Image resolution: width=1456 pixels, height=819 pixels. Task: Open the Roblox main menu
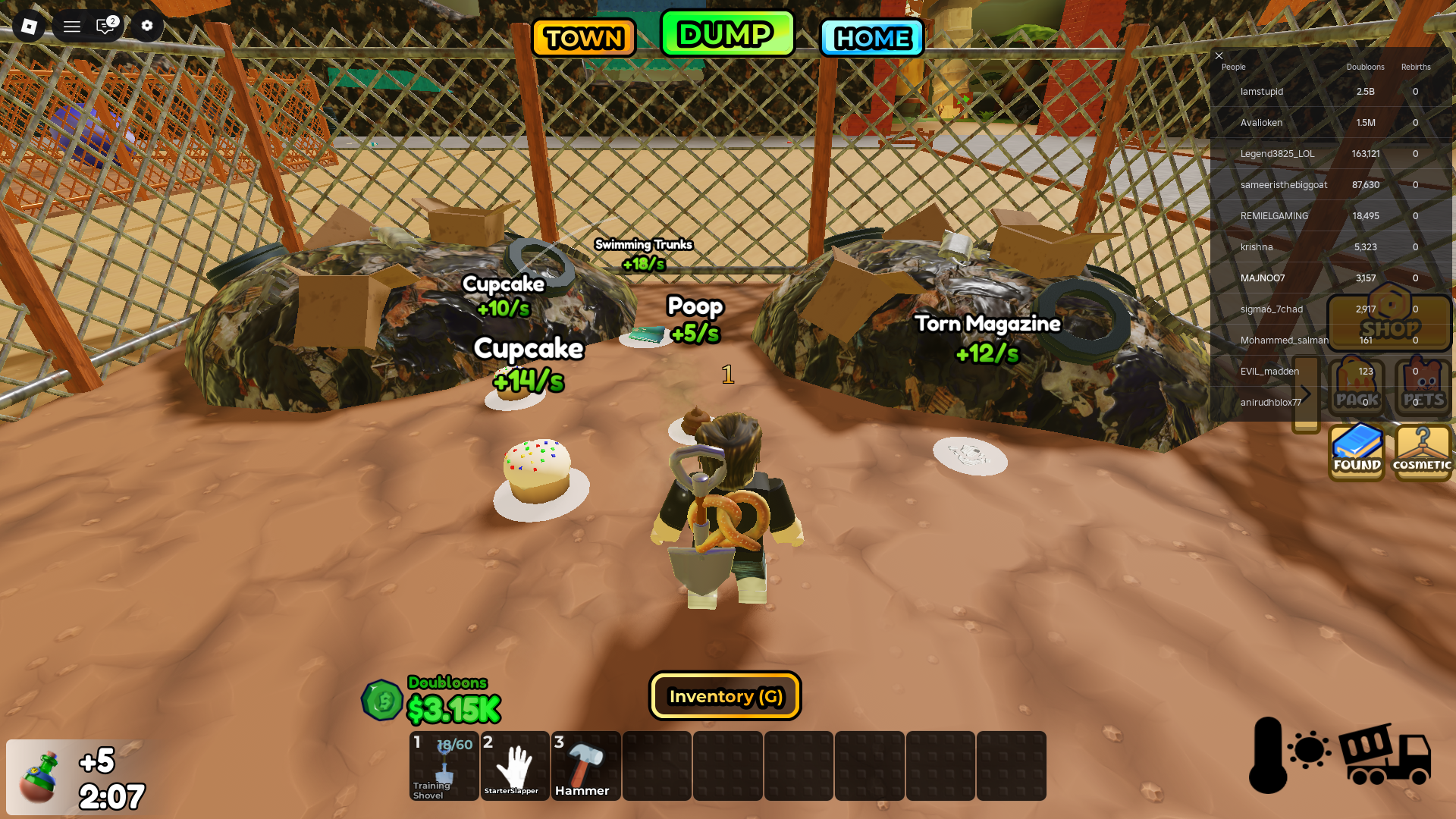[x=29, y=27]
